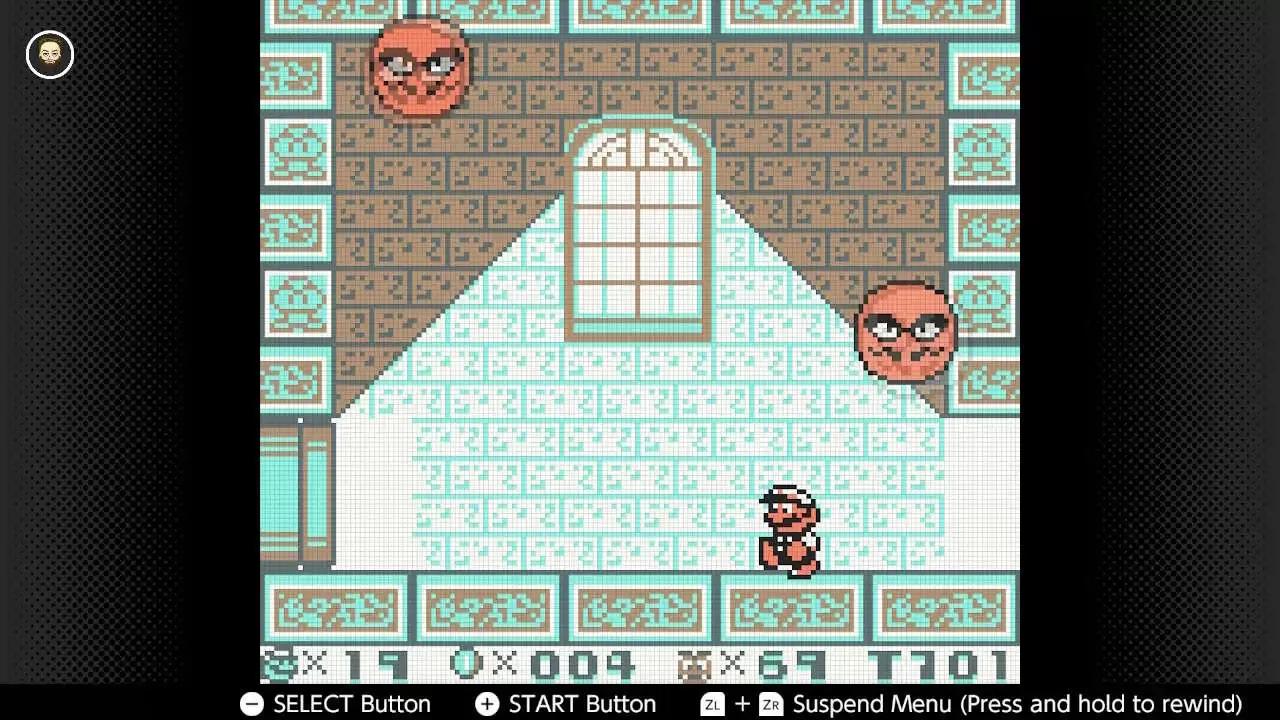
Task: Click the SELECT Button text label
Action: coord(351,704)
